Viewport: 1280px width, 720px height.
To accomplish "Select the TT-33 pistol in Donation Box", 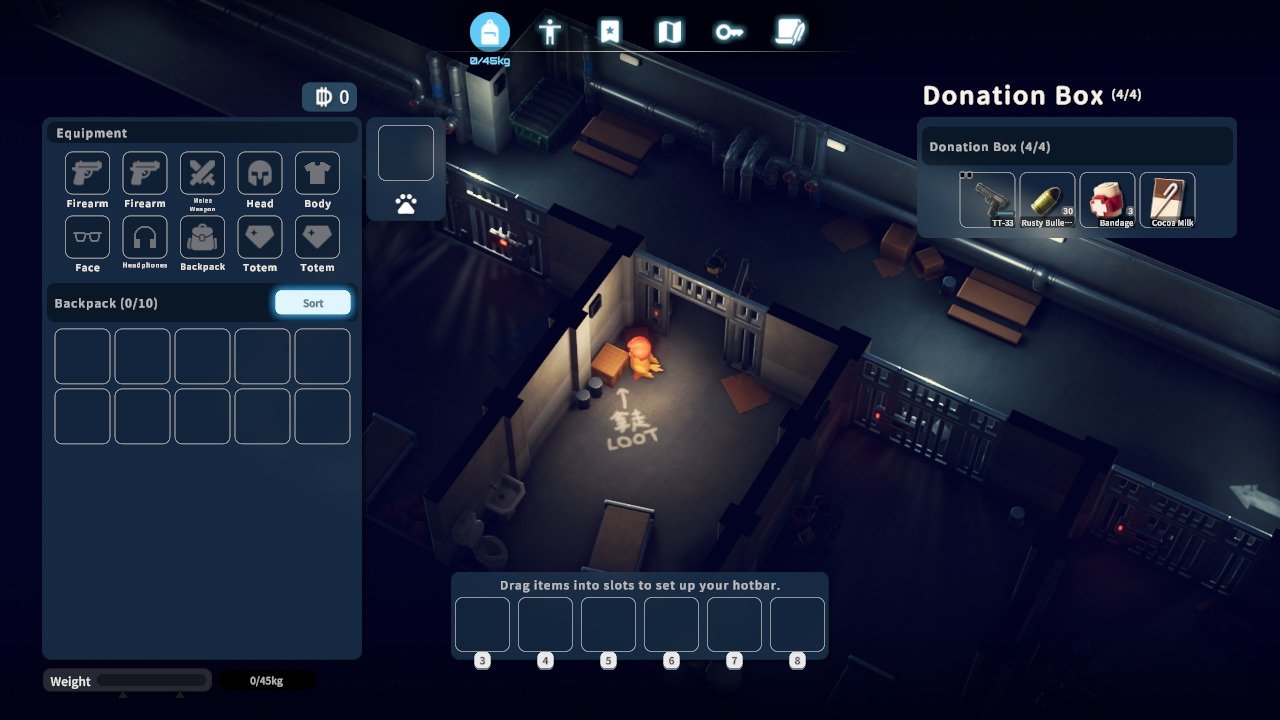I will 987,199.
